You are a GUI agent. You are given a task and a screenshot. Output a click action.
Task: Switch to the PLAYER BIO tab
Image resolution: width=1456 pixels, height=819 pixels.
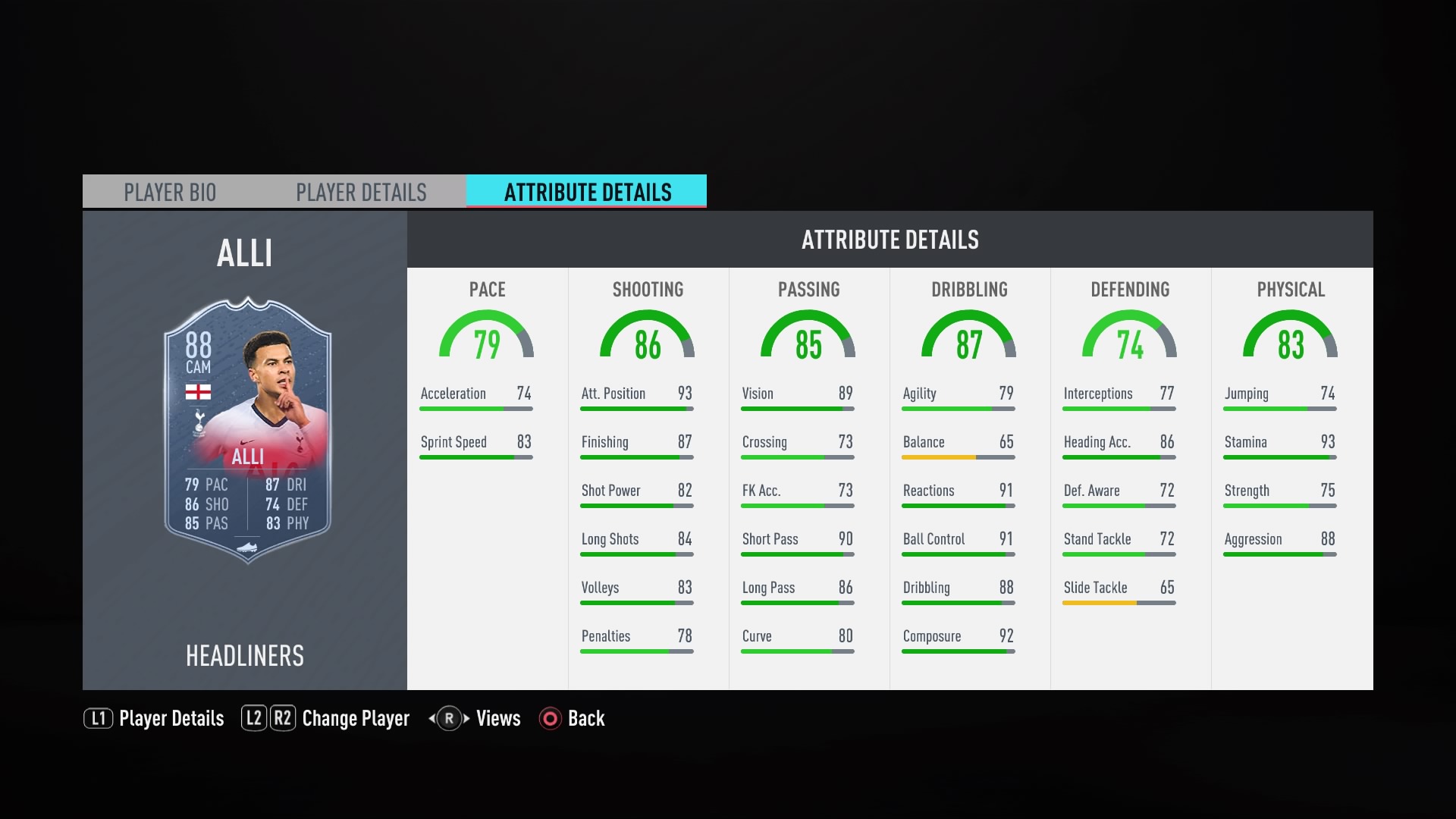170,192
